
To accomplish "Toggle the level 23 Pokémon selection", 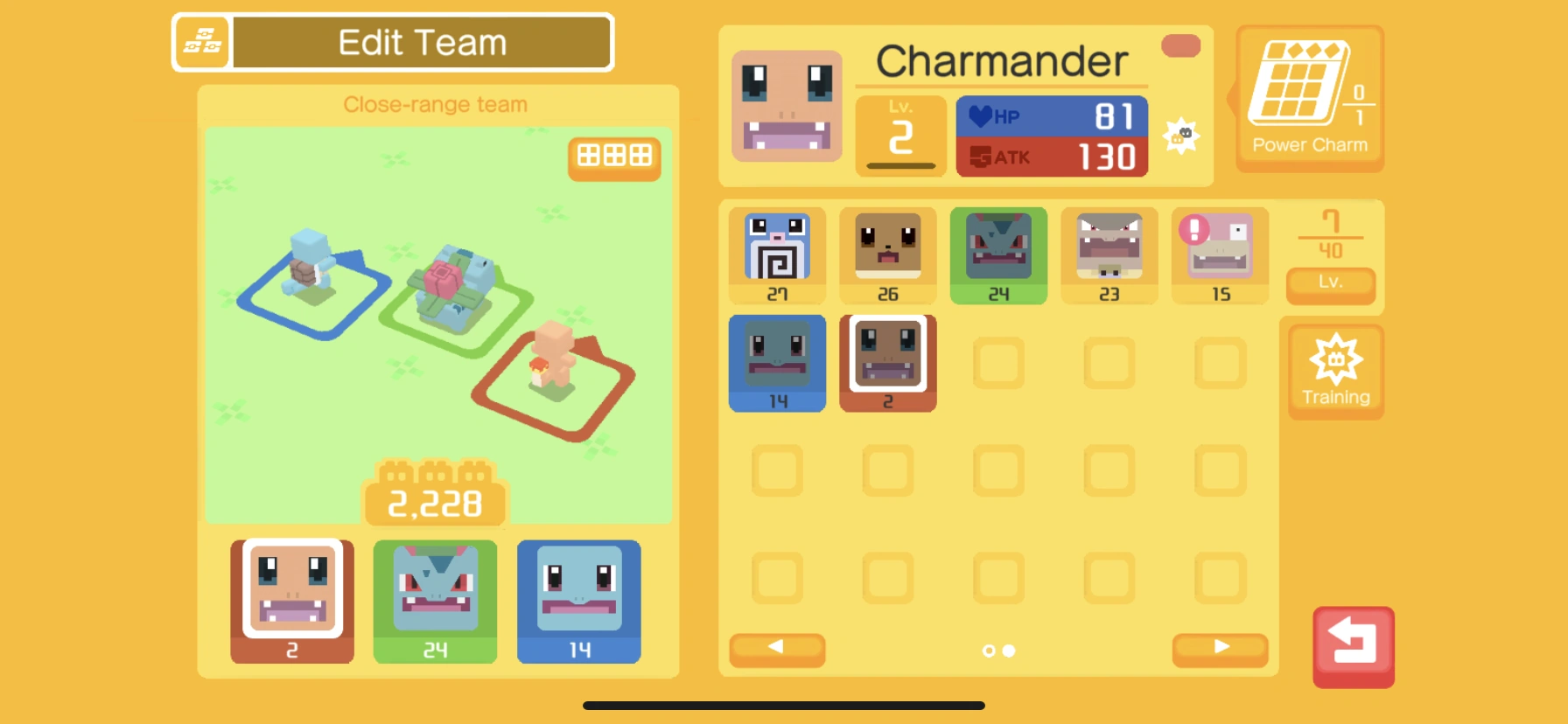I will (1109, 254).
